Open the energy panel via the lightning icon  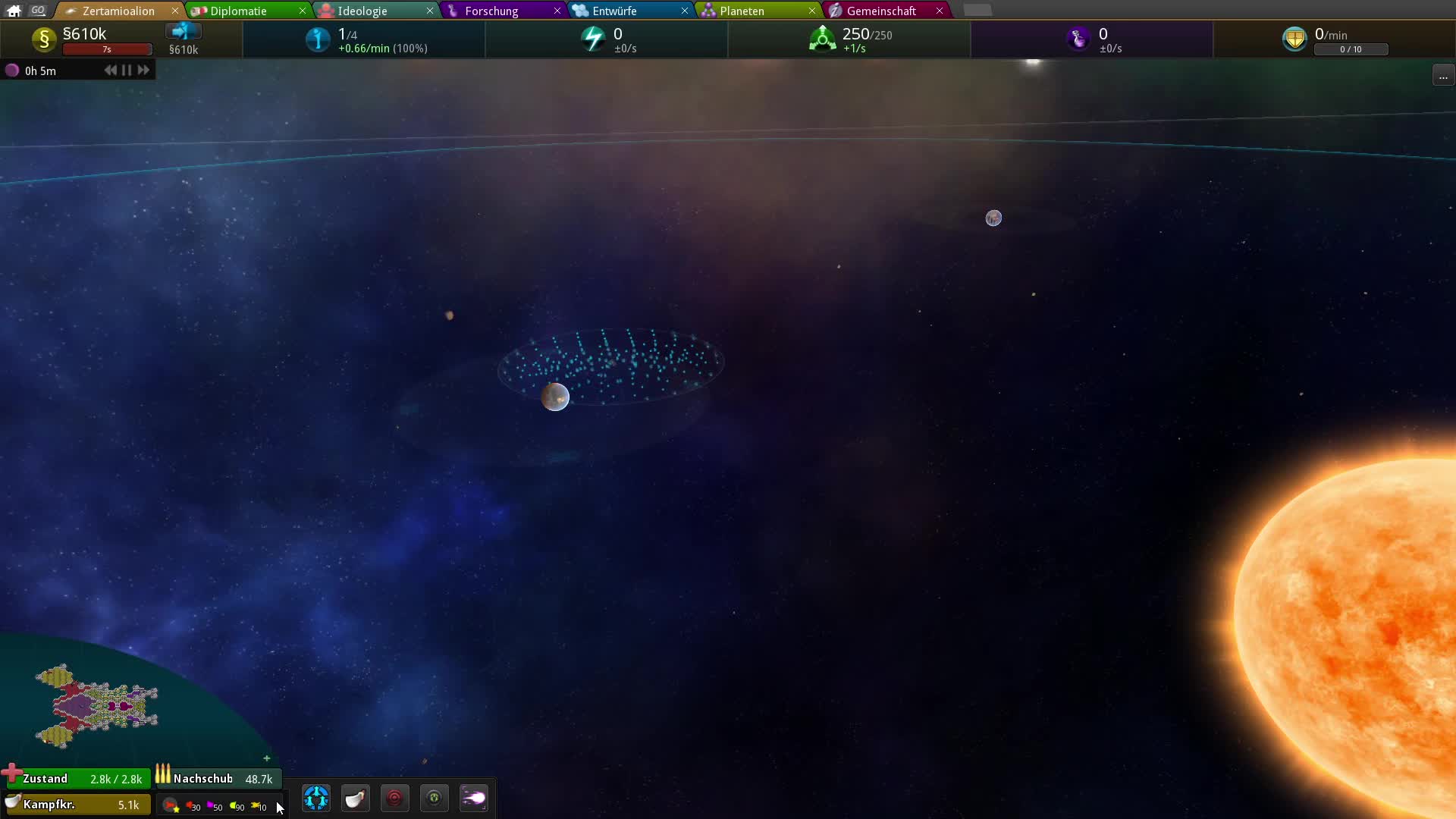(593, 39)
